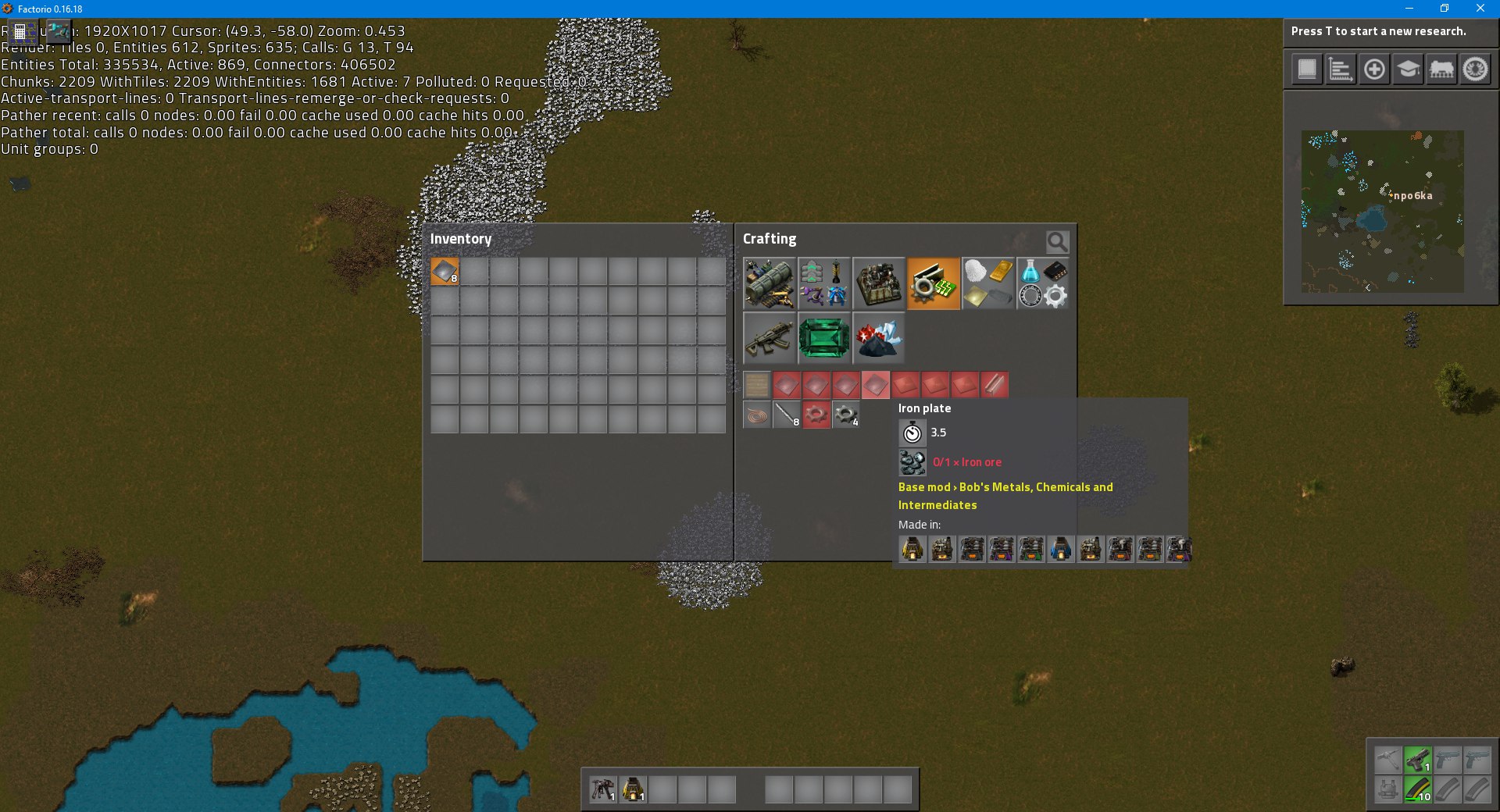1500x812 pixels.
Task: Craft the copper cable recipe
Action: click(756, 415)
